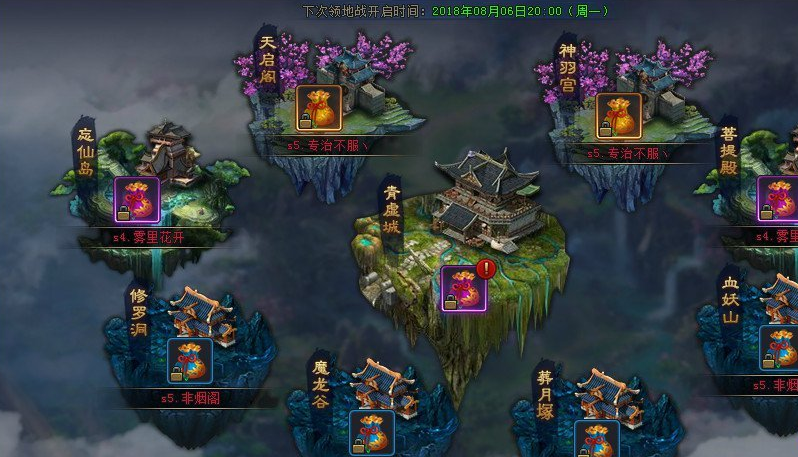Screen dimensions: 798x457
Task: Open the 修罗洞 locked bag icon
Action: 189,361
